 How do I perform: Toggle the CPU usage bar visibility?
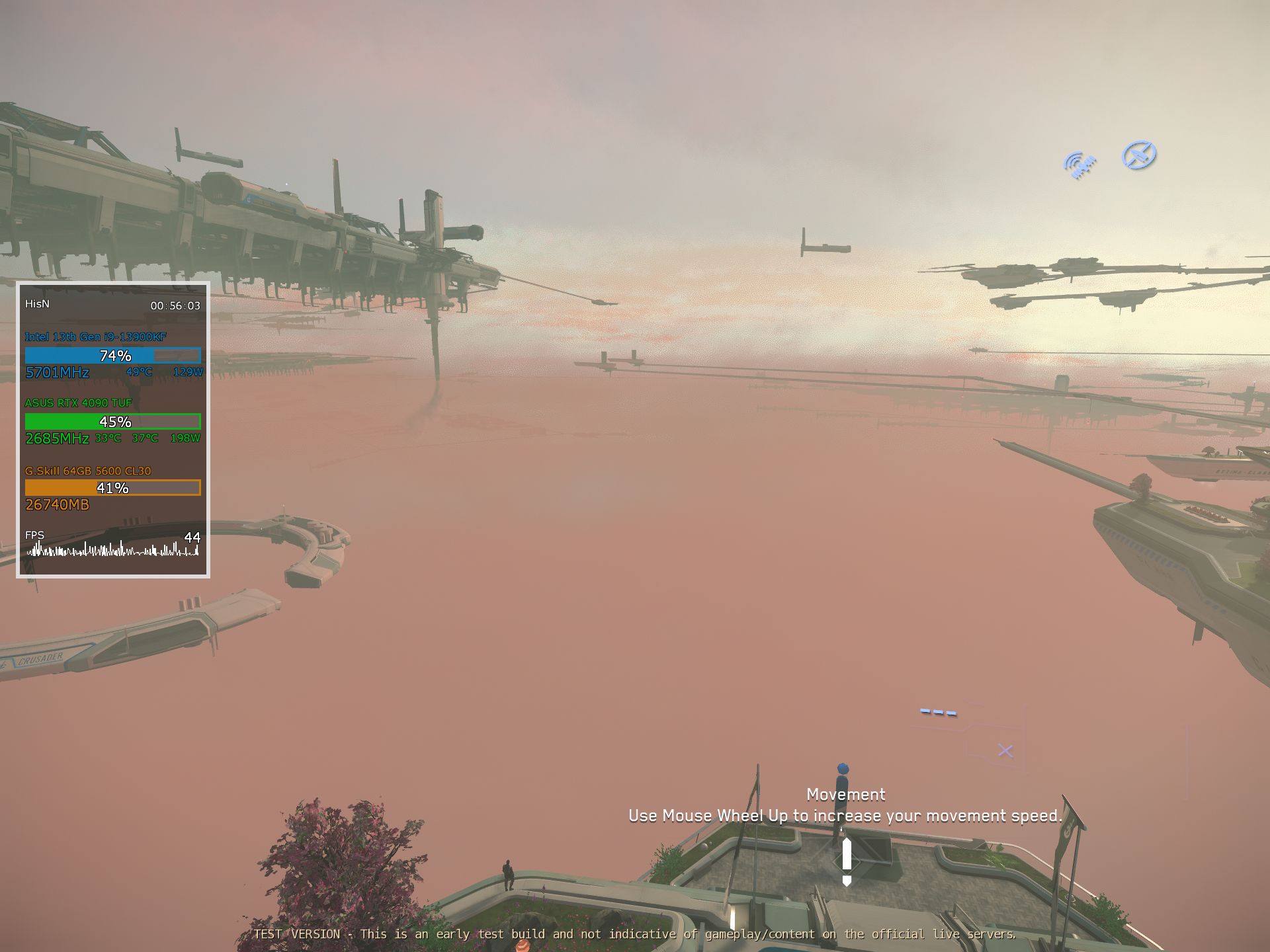[112, 356]
